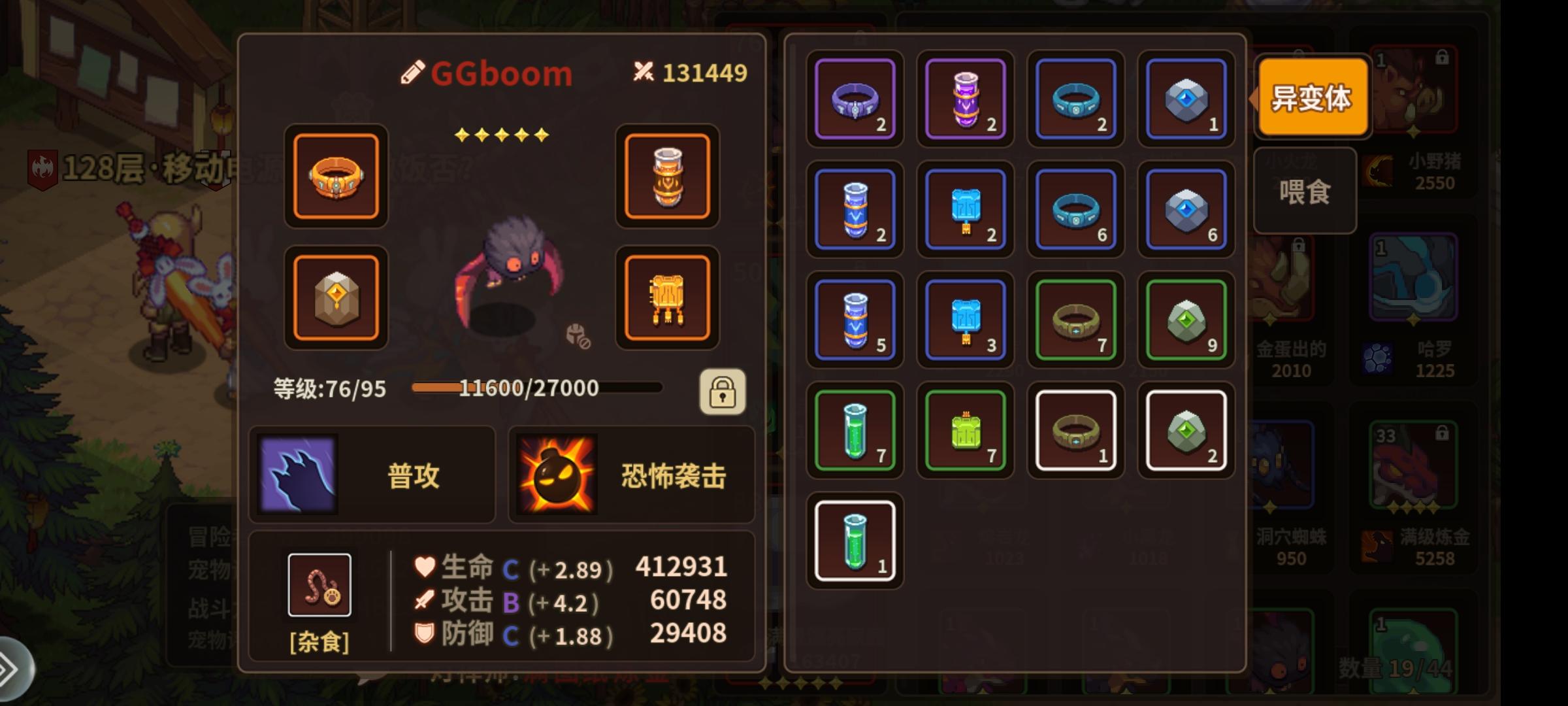
Task: Open the equipped backpack item slot
Action: (x=667, y=296)
